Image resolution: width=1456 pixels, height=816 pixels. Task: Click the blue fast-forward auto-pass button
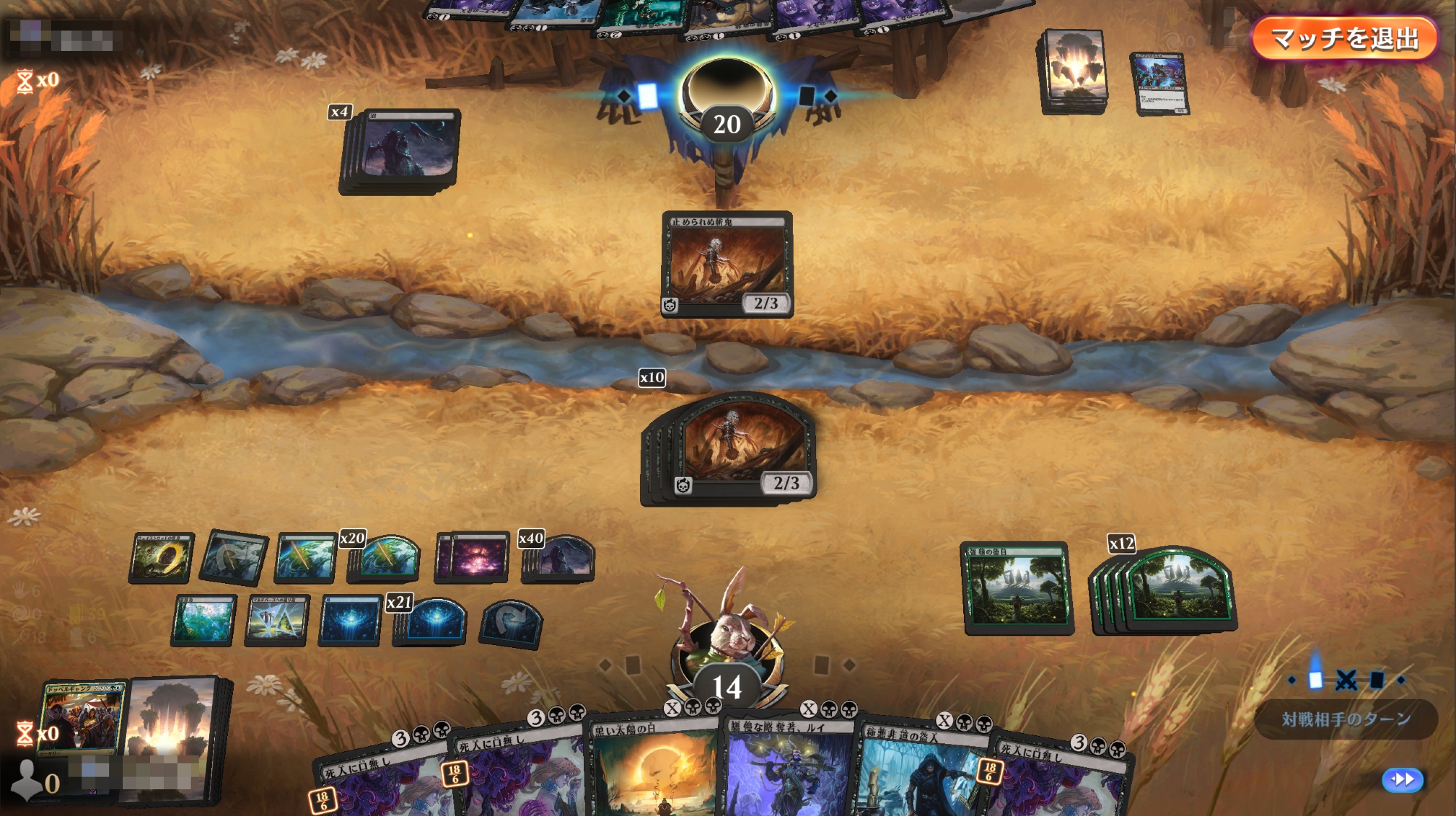pyautogui.click(x=1401, y=780)
